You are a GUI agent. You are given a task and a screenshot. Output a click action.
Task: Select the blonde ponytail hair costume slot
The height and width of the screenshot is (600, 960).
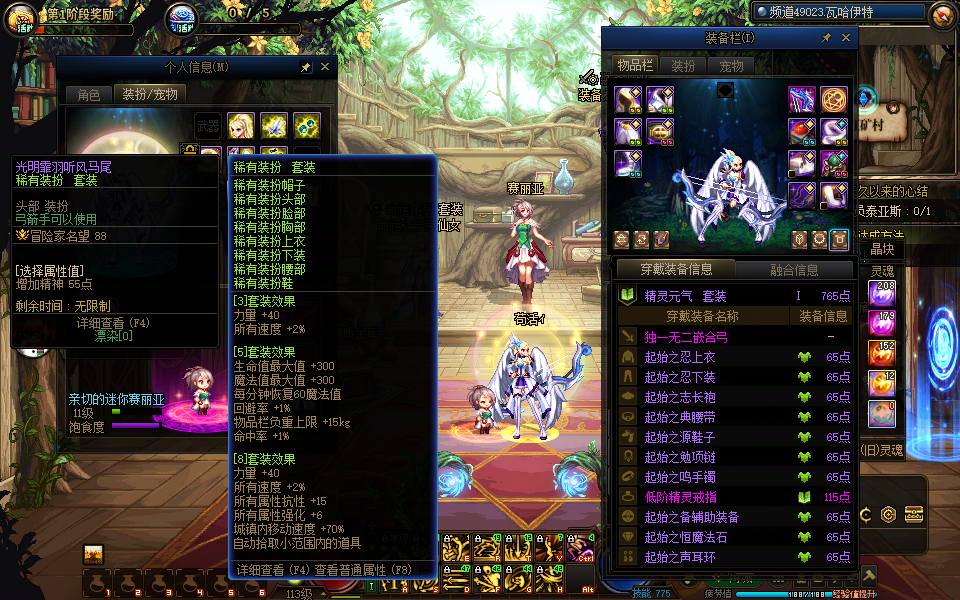coord(240,124)
